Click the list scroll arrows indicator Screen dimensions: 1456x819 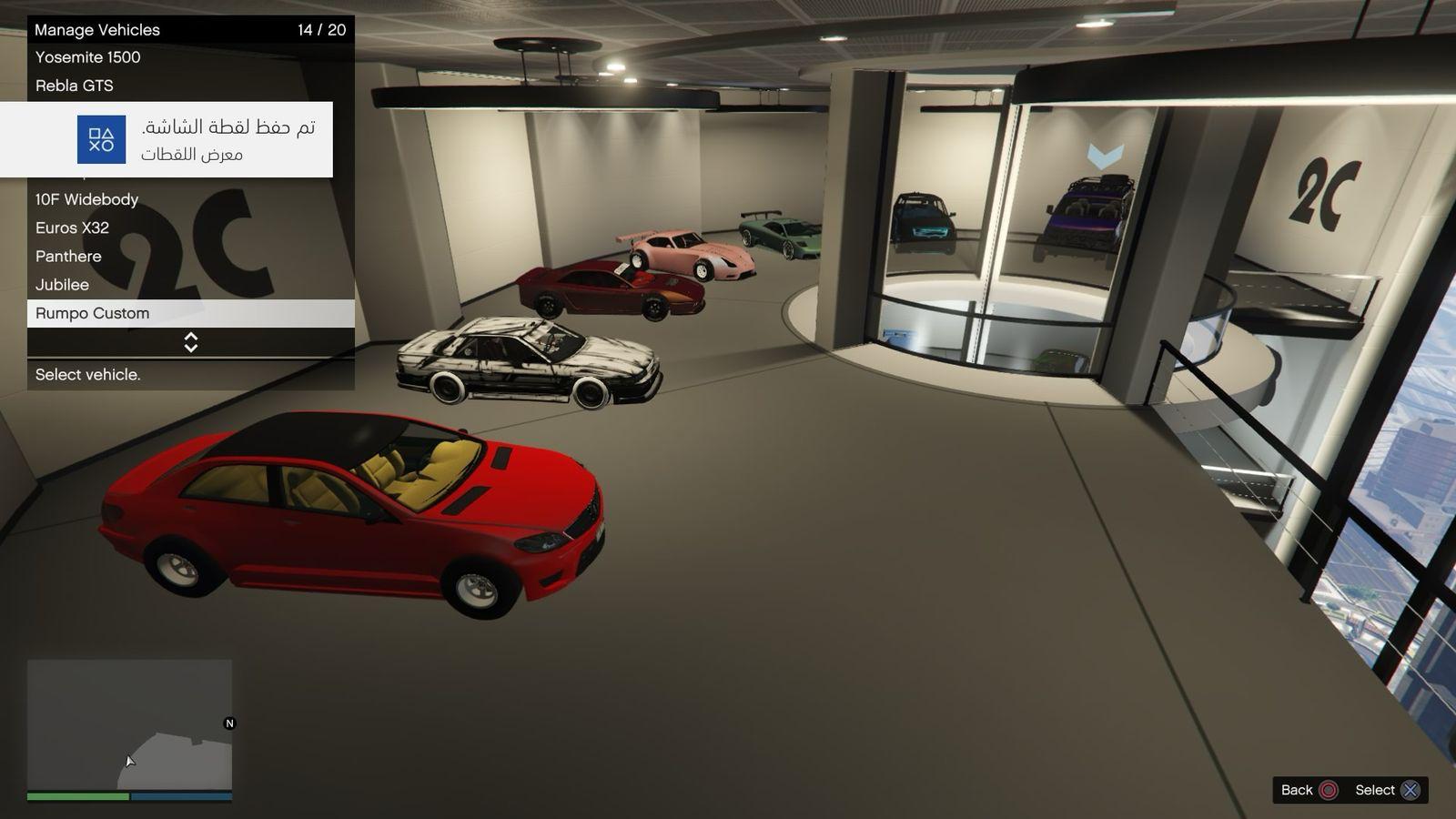click(x=191, y=342)
